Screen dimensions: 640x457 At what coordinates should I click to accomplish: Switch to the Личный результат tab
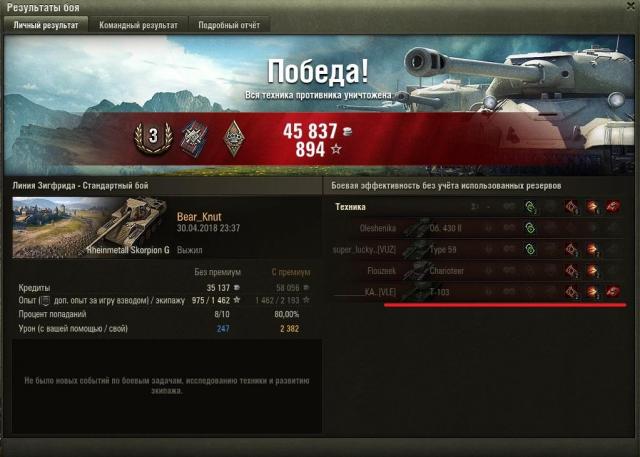(46, 24)
